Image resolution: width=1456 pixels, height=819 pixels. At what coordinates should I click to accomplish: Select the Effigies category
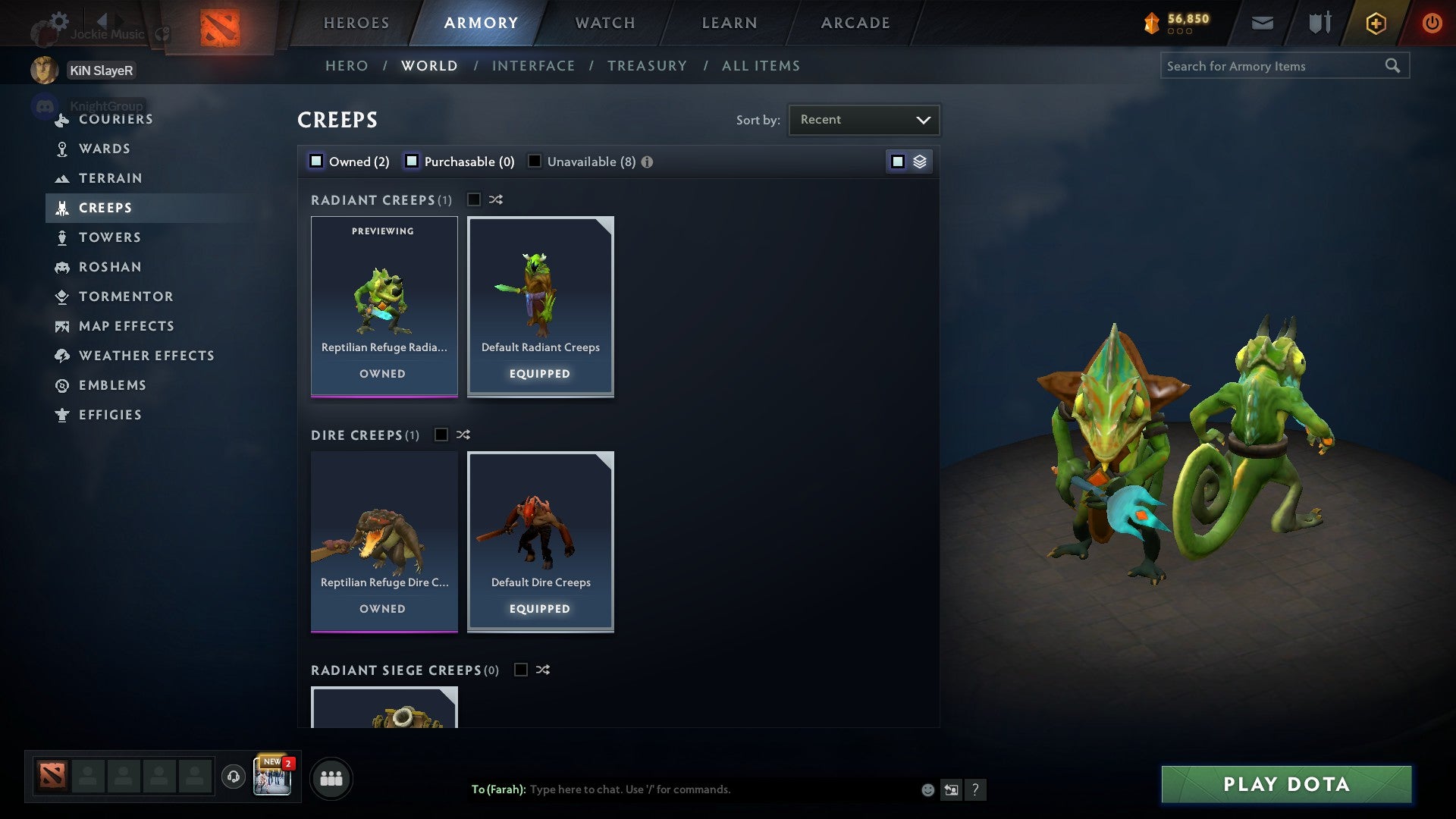point(110,415)
